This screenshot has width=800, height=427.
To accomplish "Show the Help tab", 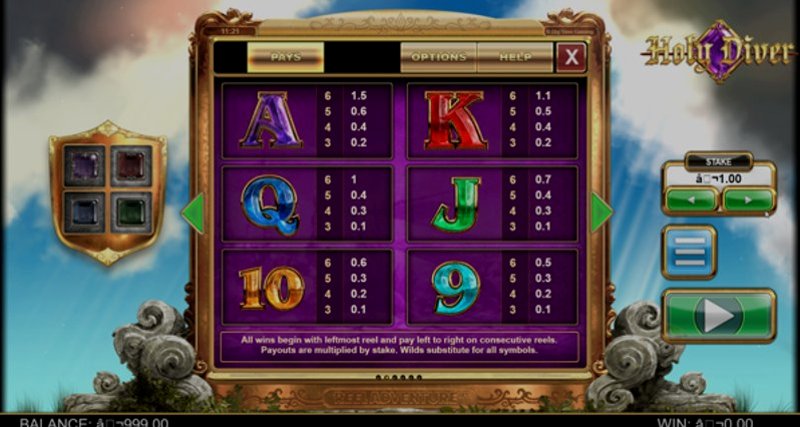I will 515,57.
